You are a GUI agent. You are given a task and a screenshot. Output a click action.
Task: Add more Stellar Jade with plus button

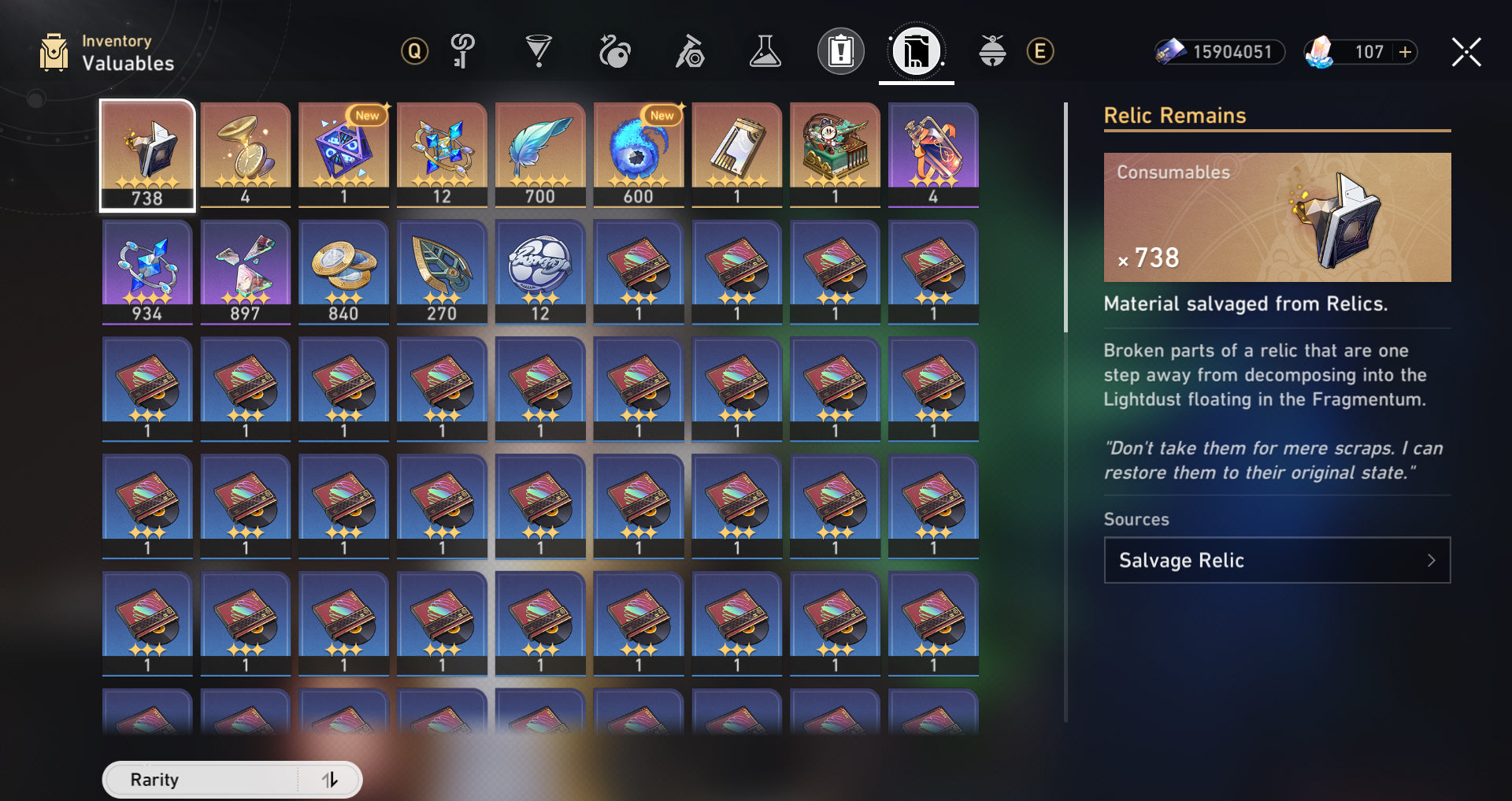click(1405, 52)
